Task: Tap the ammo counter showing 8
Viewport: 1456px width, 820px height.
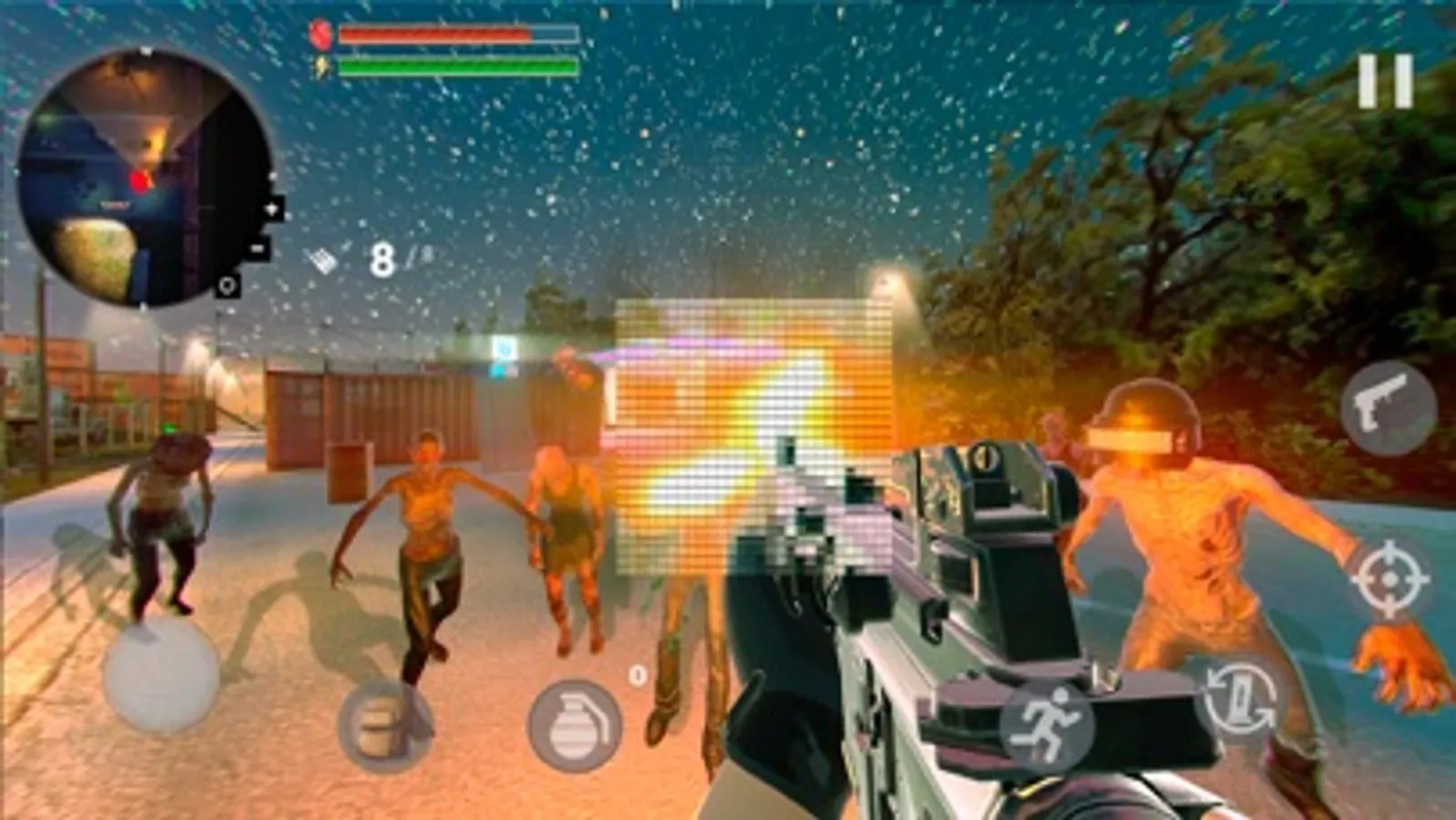Action: pyautogui.click(x=383, y=257)
